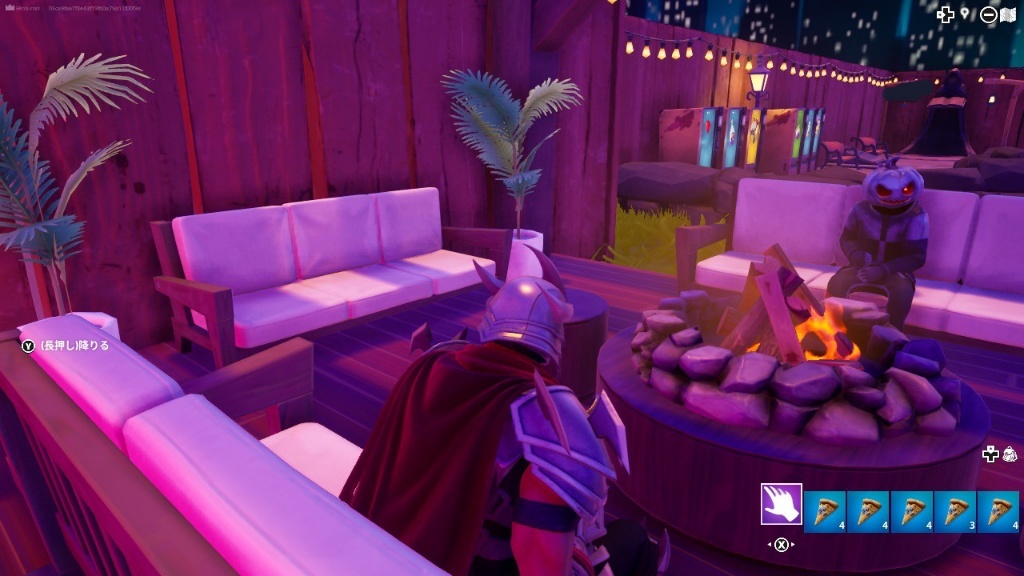
Task: Choose the pizza slot beside the hand icon
Action: 825,511
